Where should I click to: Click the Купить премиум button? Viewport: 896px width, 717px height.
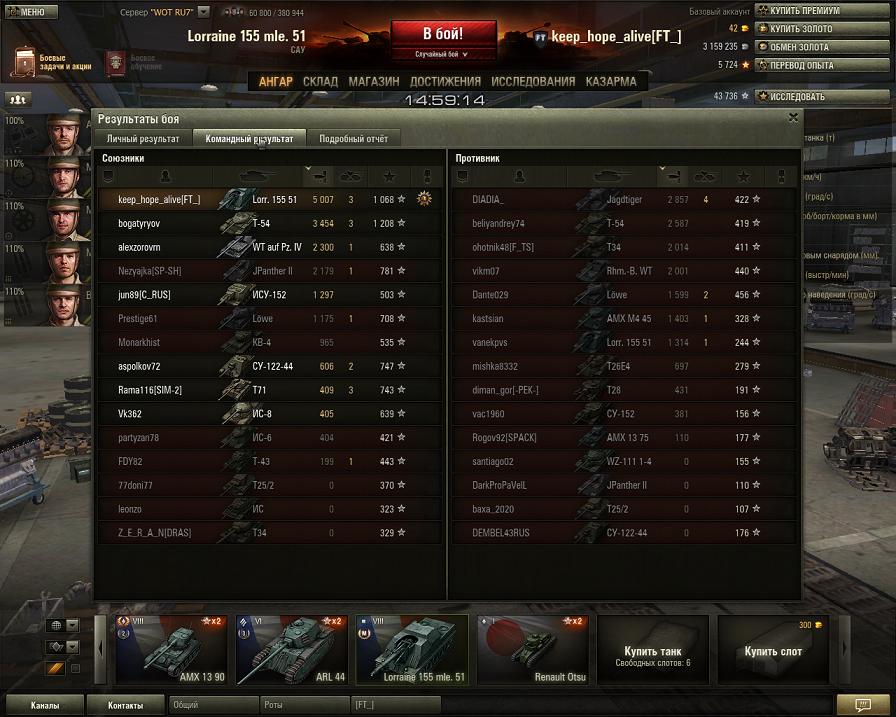pyautogui.click(x=804, y=11)
